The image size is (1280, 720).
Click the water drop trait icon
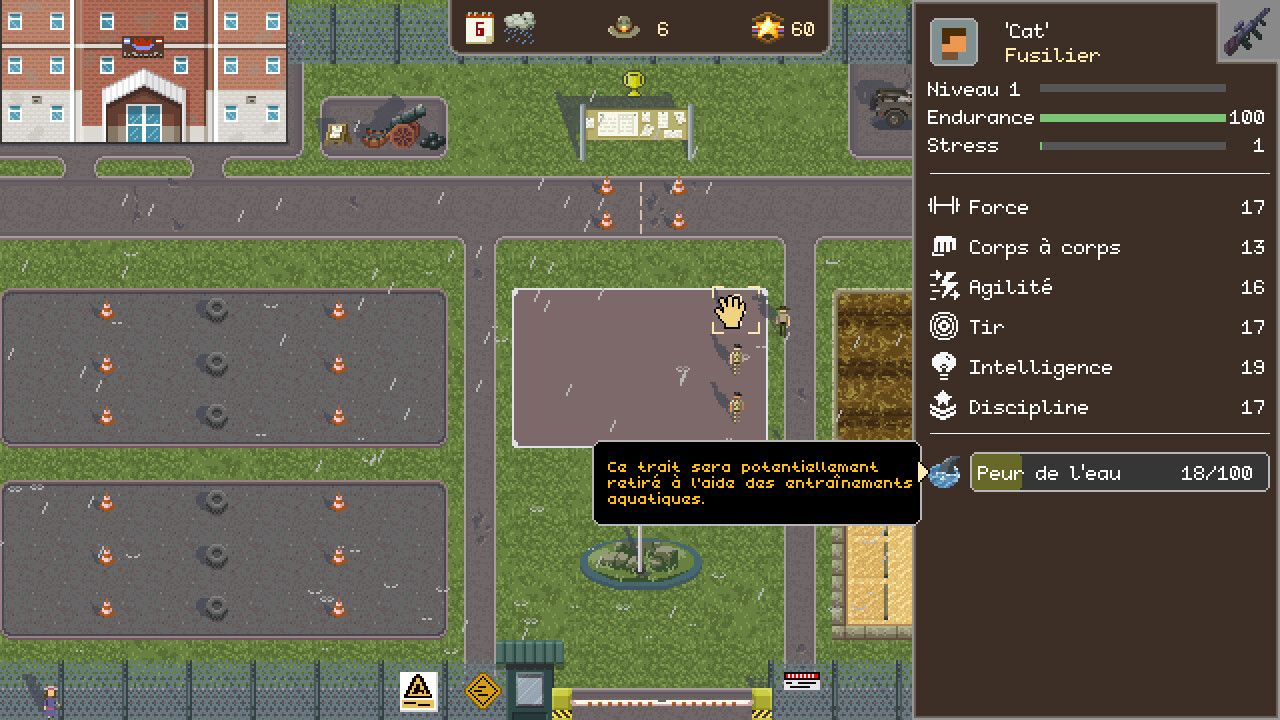click(945, 473)
